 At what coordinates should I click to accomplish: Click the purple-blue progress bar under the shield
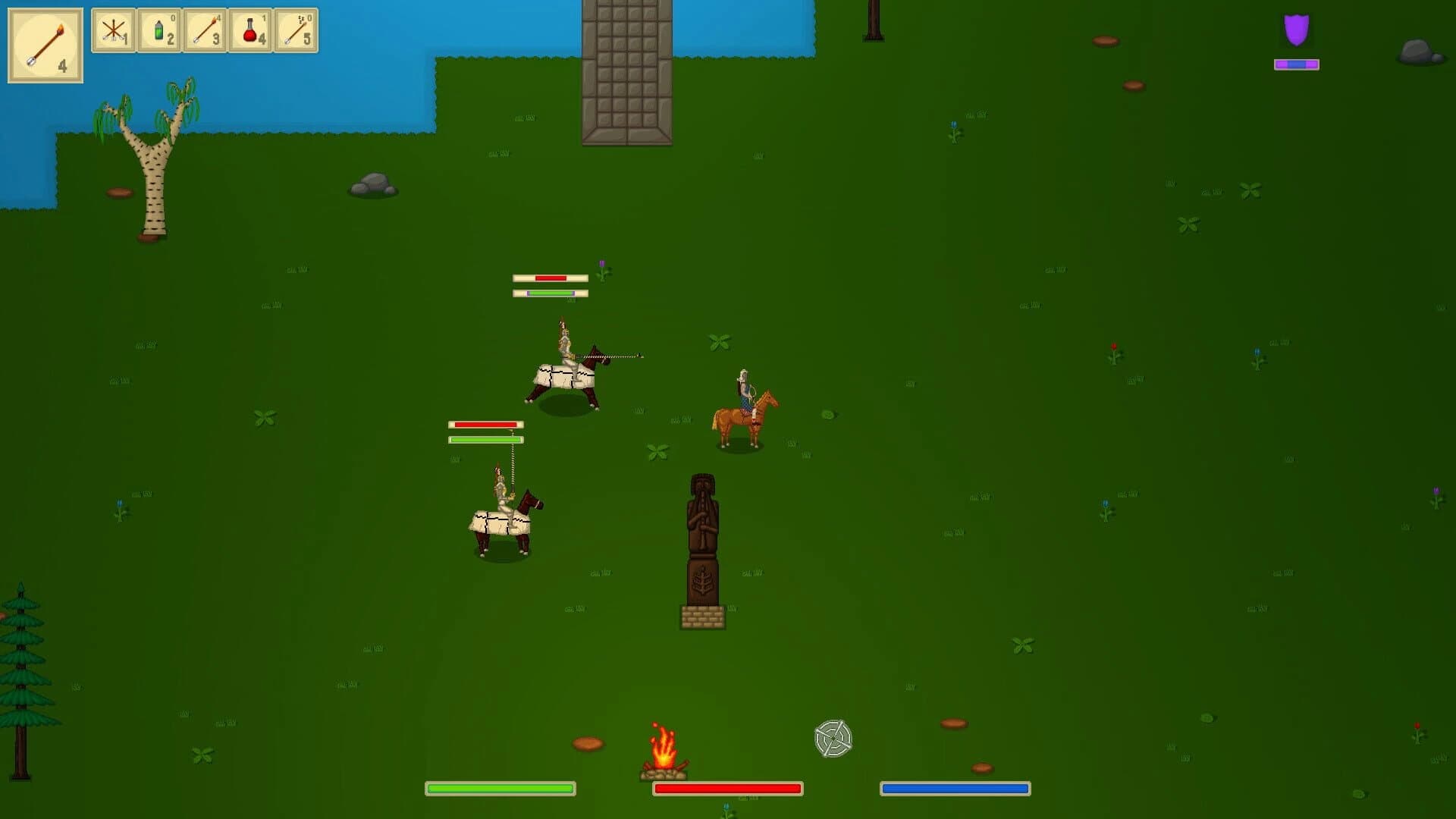1295,64
